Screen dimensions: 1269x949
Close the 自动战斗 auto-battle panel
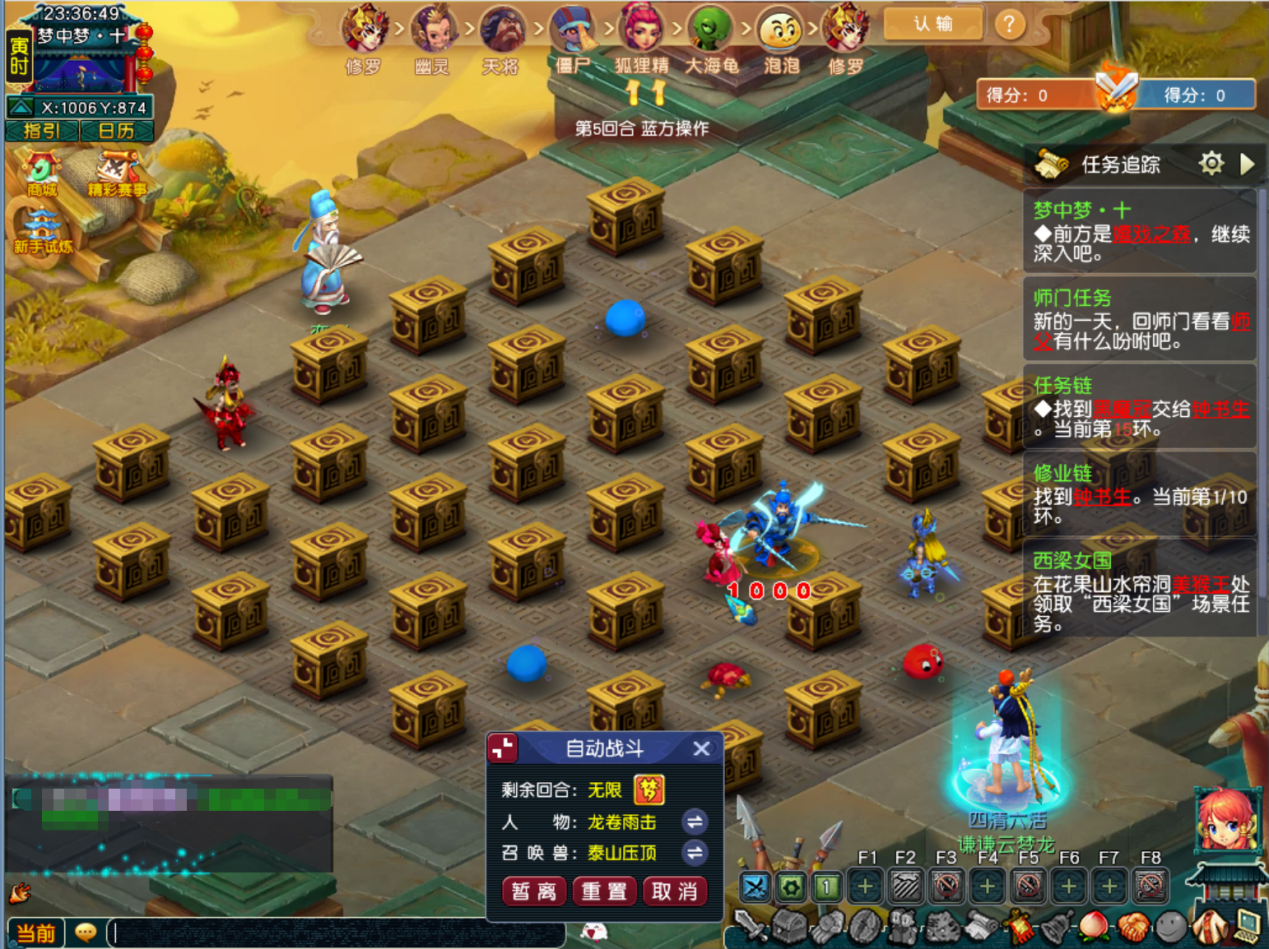[702, 748]
